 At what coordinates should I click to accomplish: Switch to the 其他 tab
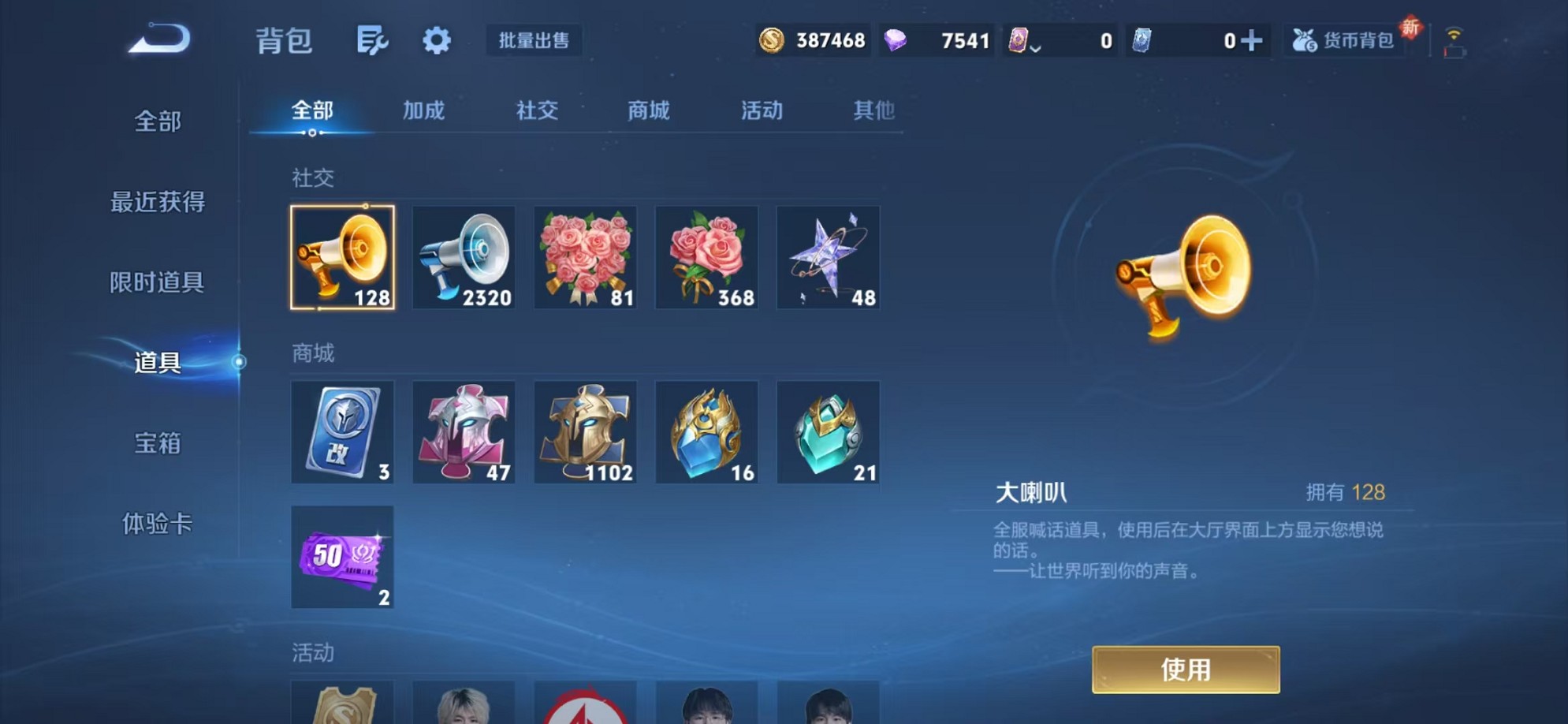tap(873, 110)
